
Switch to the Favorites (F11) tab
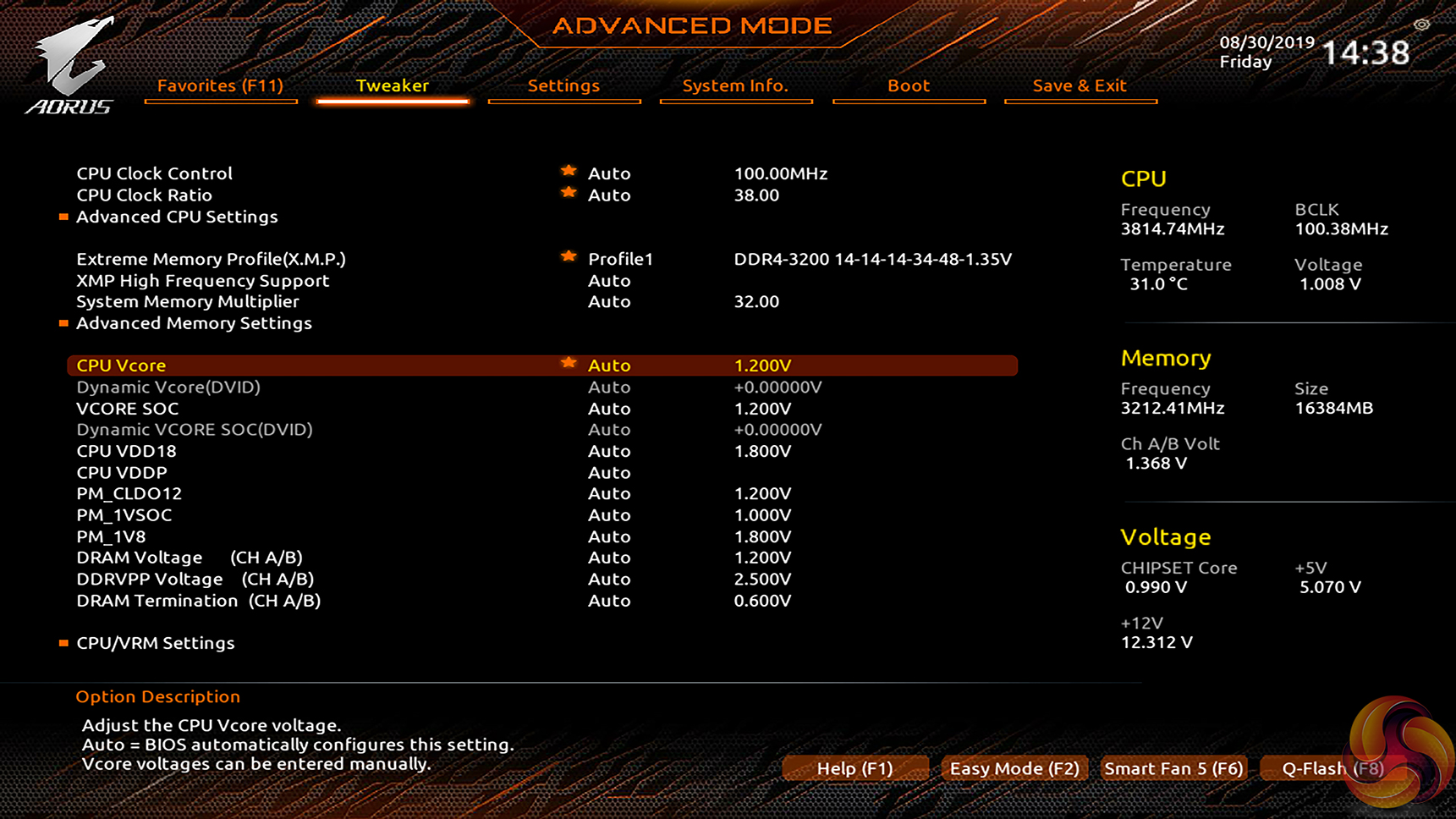(x=220, y=85)
